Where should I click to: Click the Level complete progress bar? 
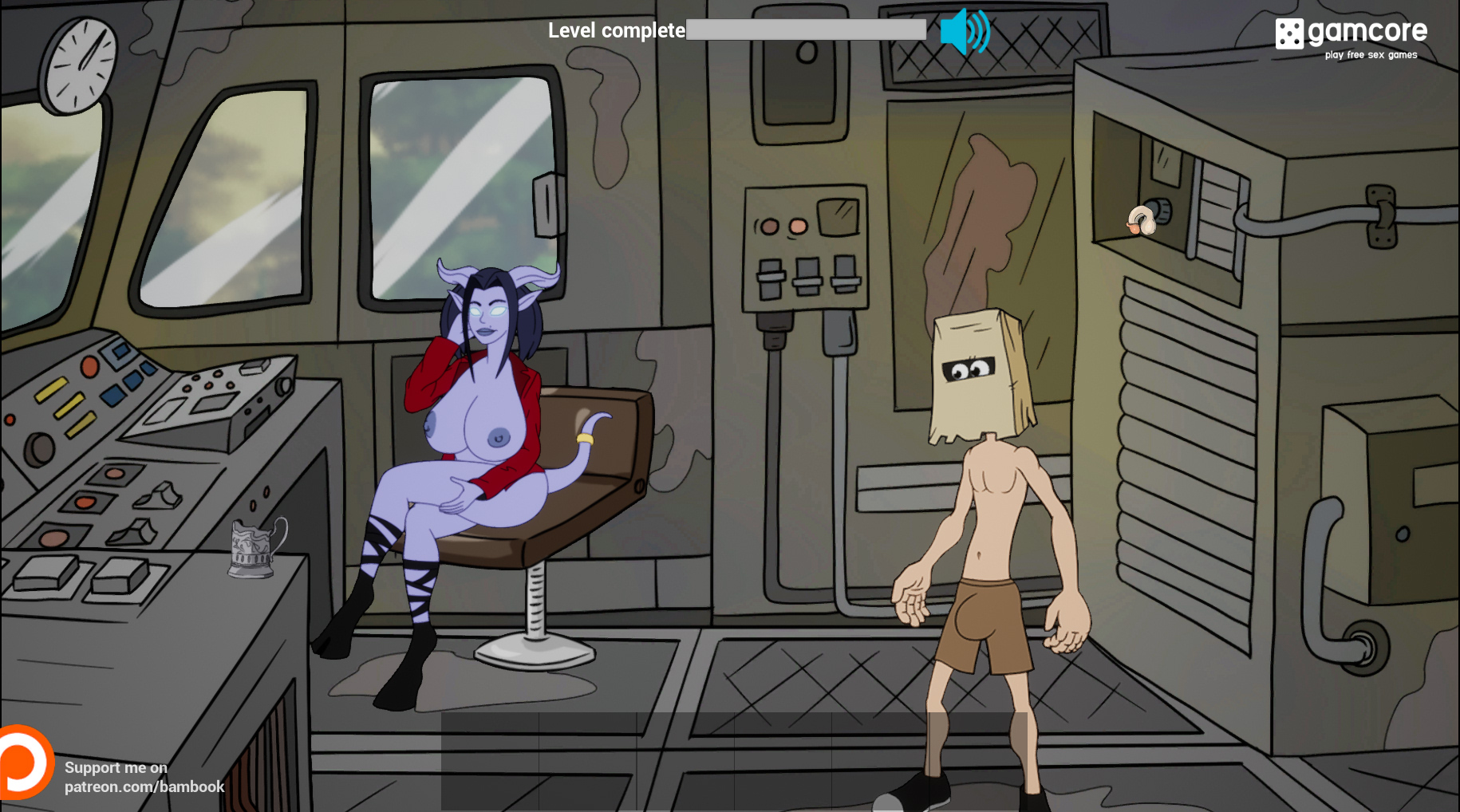(804, 30)
